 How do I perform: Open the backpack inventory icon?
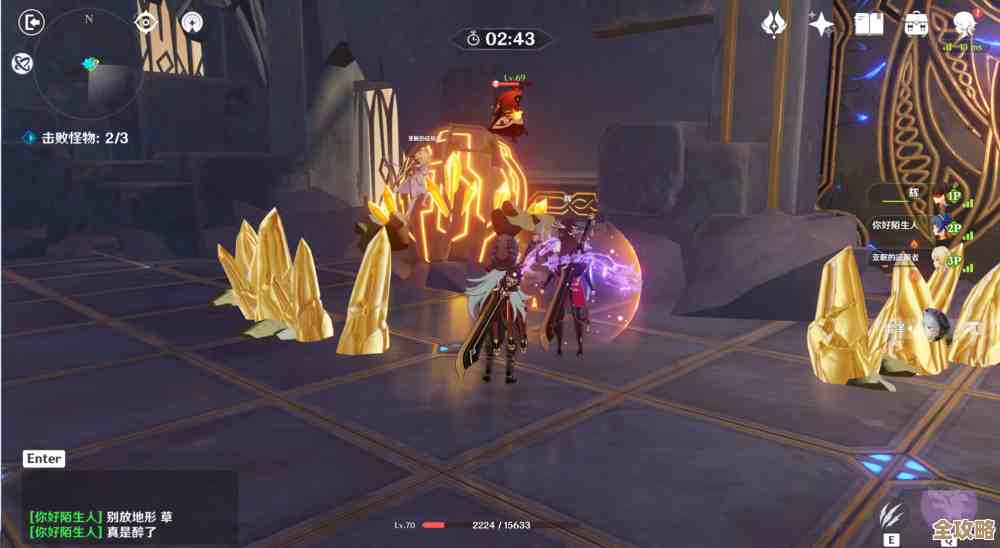coord(915,24)
